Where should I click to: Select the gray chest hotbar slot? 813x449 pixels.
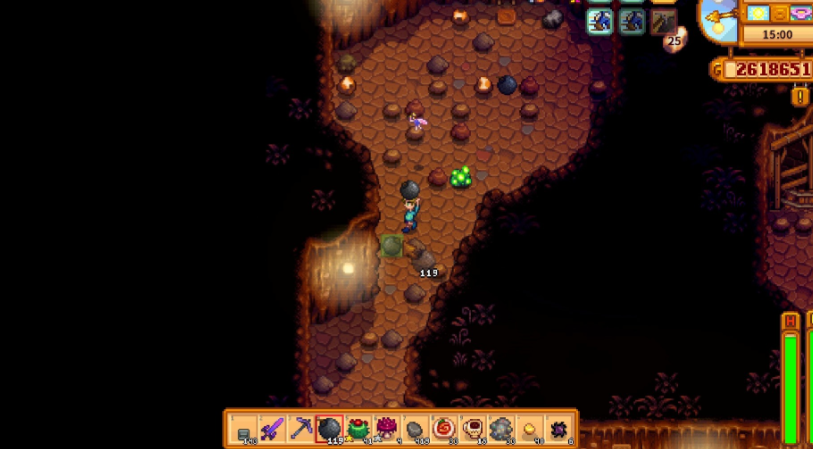(x=244, y=430)
